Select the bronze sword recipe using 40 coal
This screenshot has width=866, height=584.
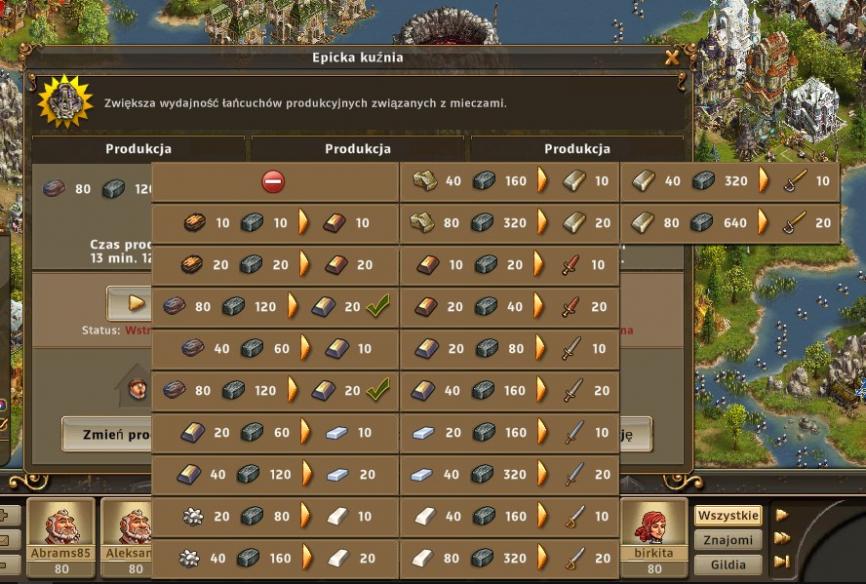[509, 307]
